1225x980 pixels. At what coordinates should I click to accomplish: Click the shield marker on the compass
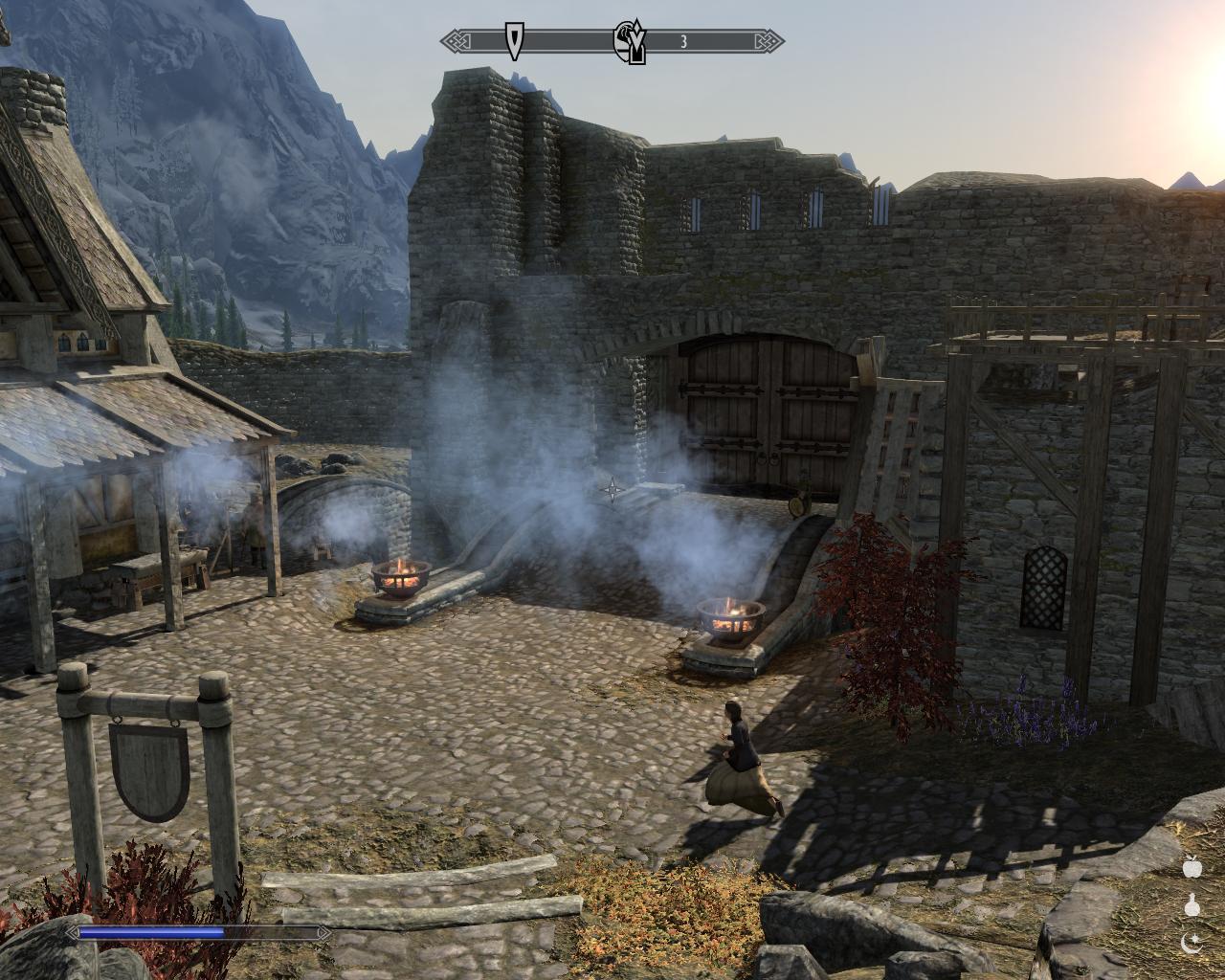click(516, 41)
